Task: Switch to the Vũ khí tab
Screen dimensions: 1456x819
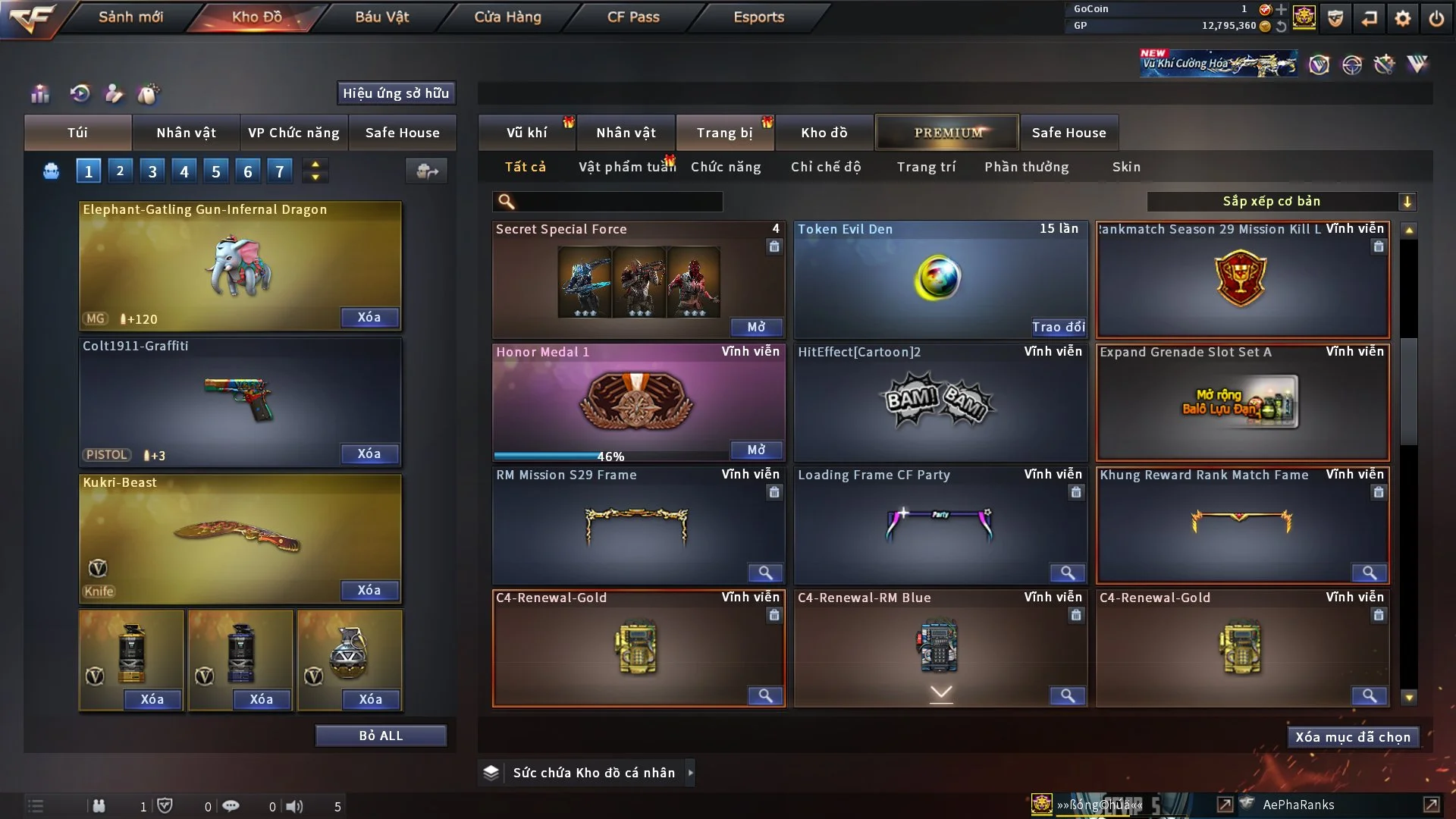Action: point(526,133)
